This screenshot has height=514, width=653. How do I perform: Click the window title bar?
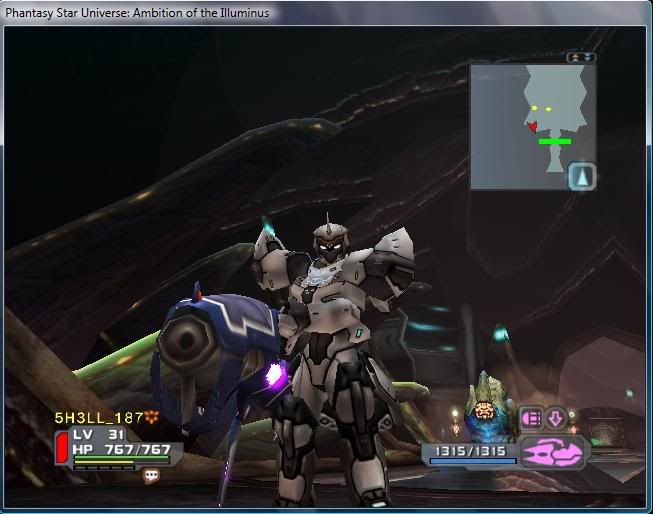(x=326, y=13)
